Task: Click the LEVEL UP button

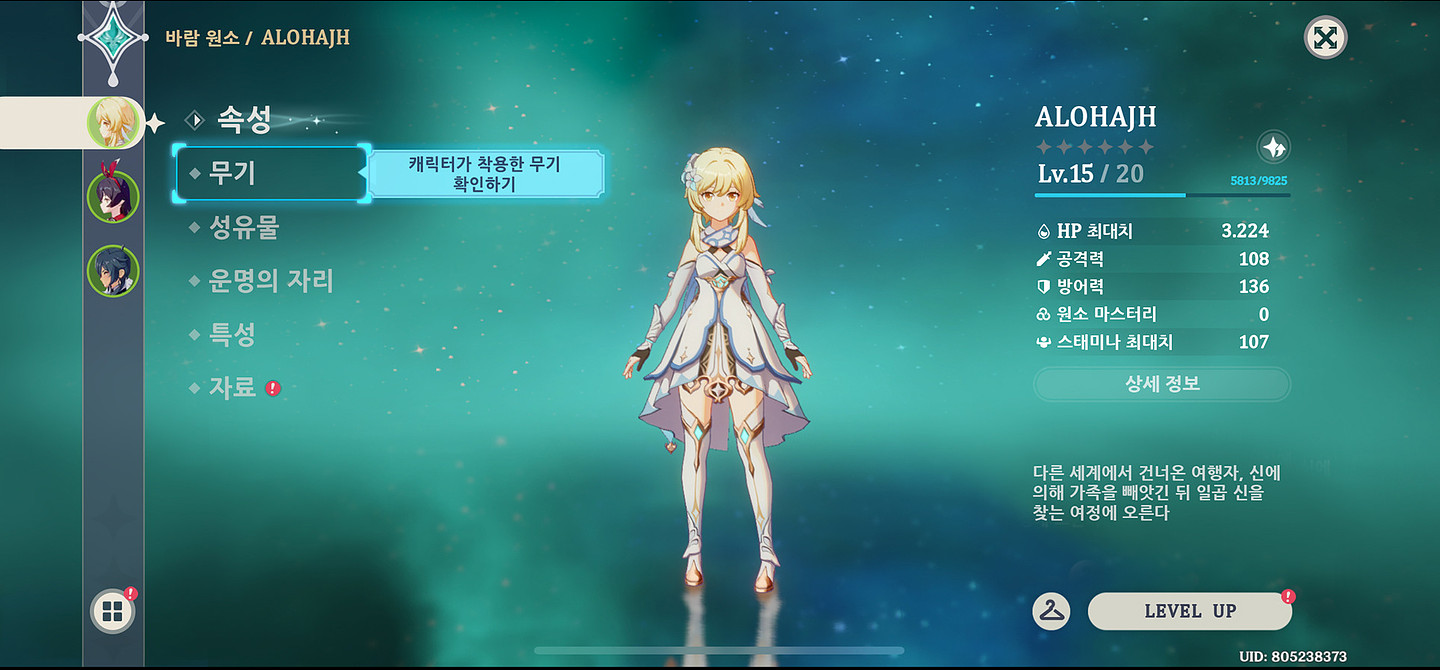Action: click(x=1189, y=611)
